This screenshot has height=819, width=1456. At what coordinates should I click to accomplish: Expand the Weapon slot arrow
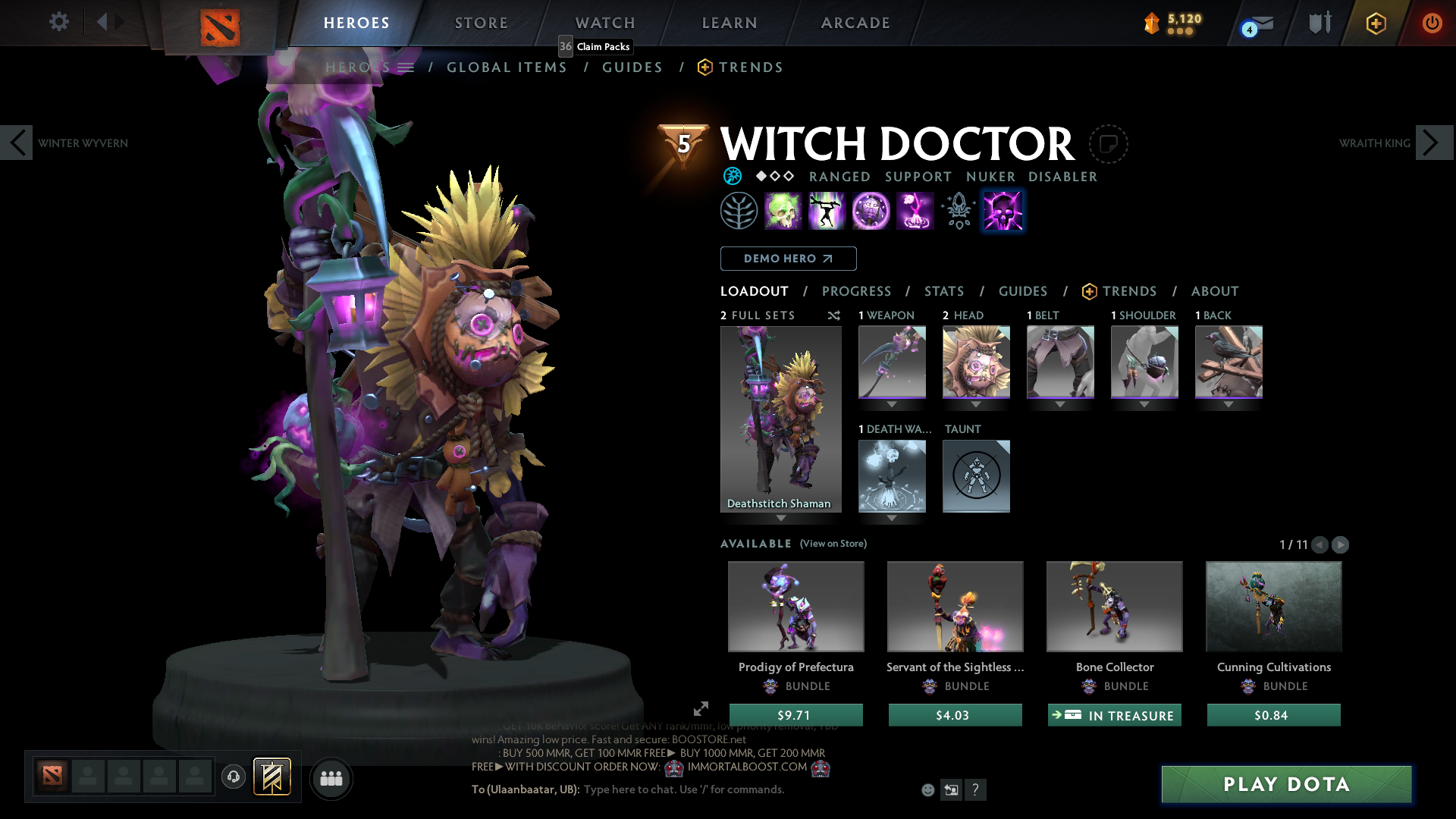pos(892,404)
